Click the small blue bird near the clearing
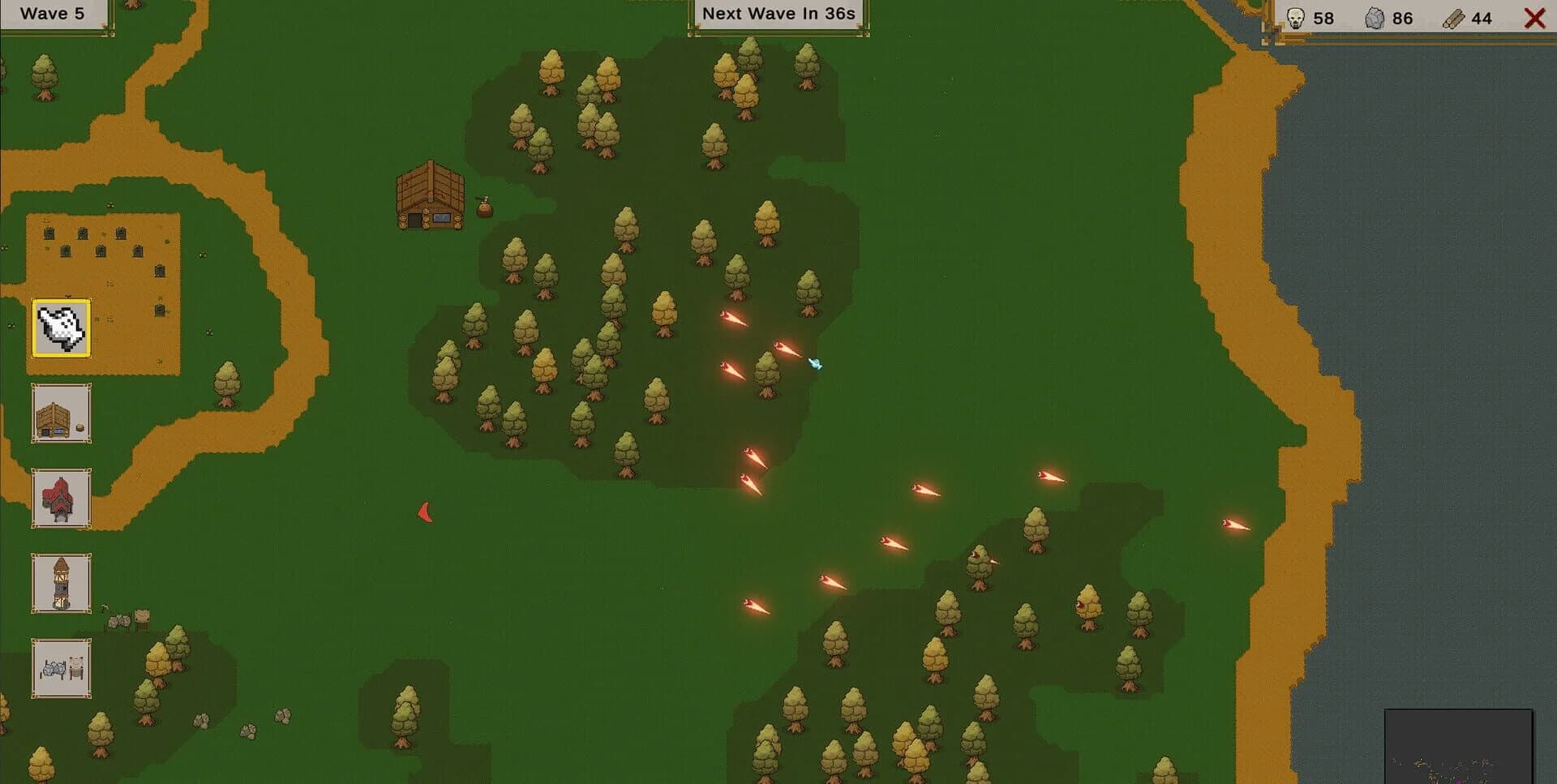 815,364
